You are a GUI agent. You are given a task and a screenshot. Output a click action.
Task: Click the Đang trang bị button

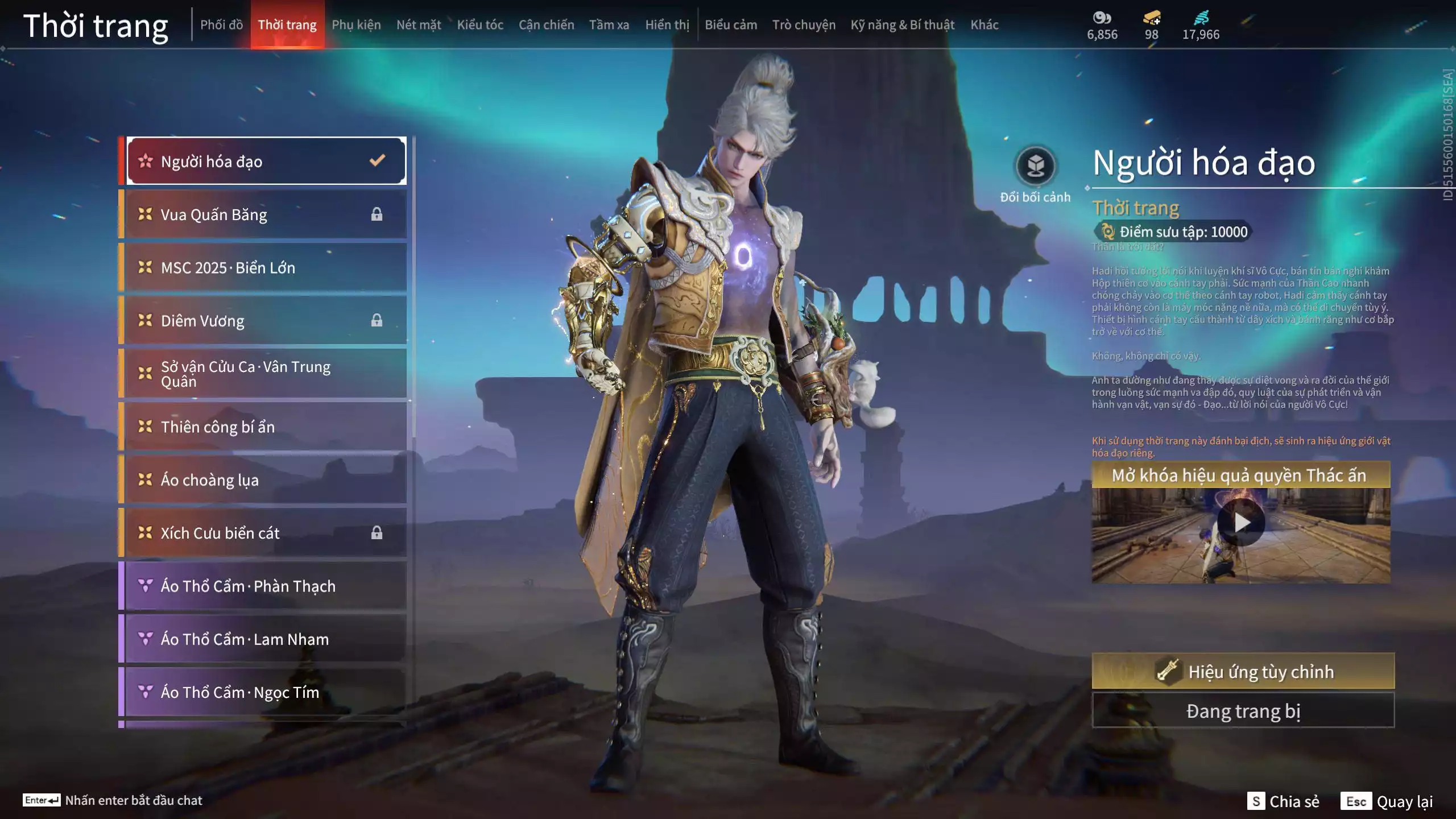(1243, 711)
